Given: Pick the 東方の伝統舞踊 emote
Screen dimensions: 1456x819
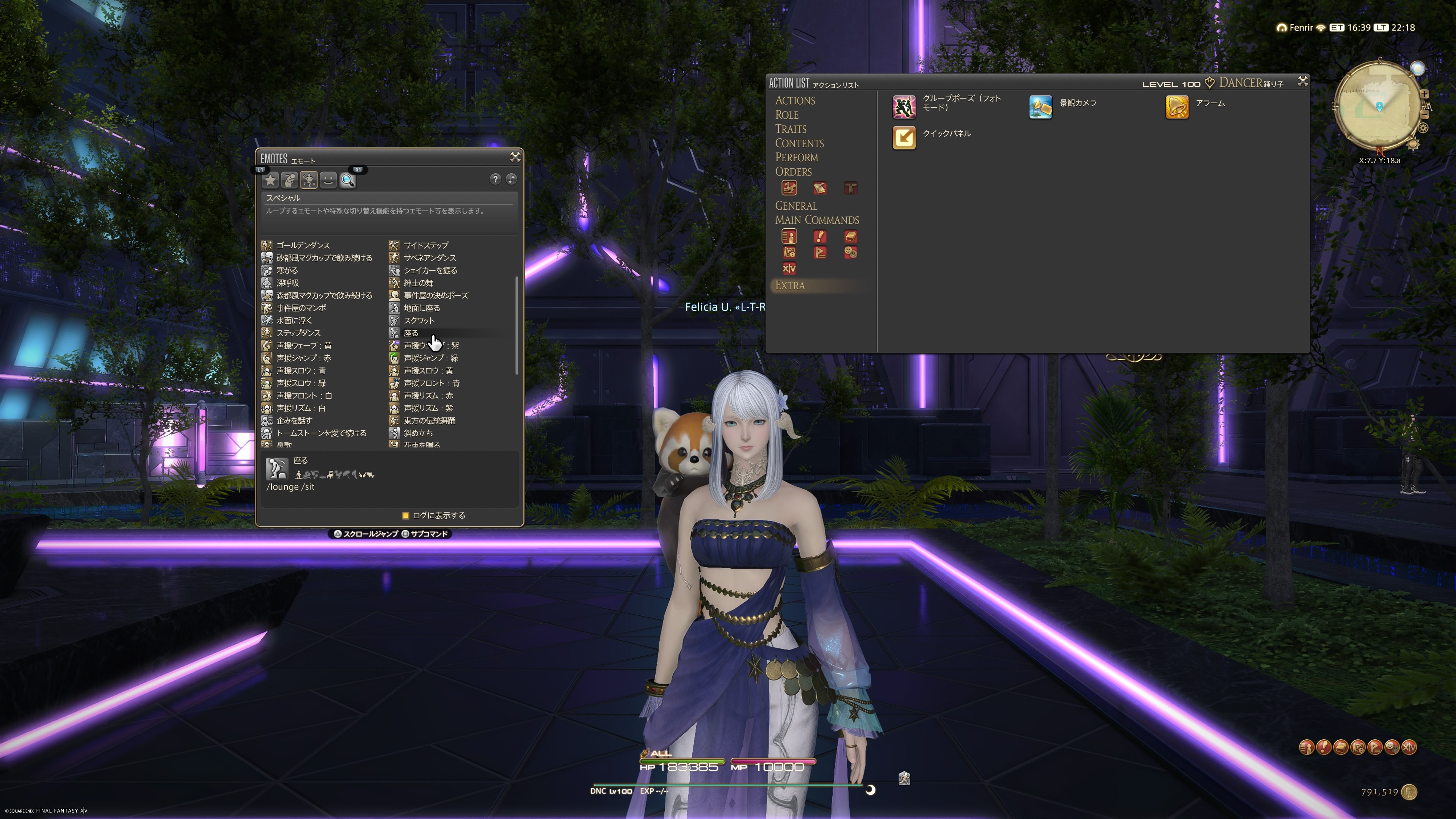Looking at the screenshot, I should (x=429, y=420).
